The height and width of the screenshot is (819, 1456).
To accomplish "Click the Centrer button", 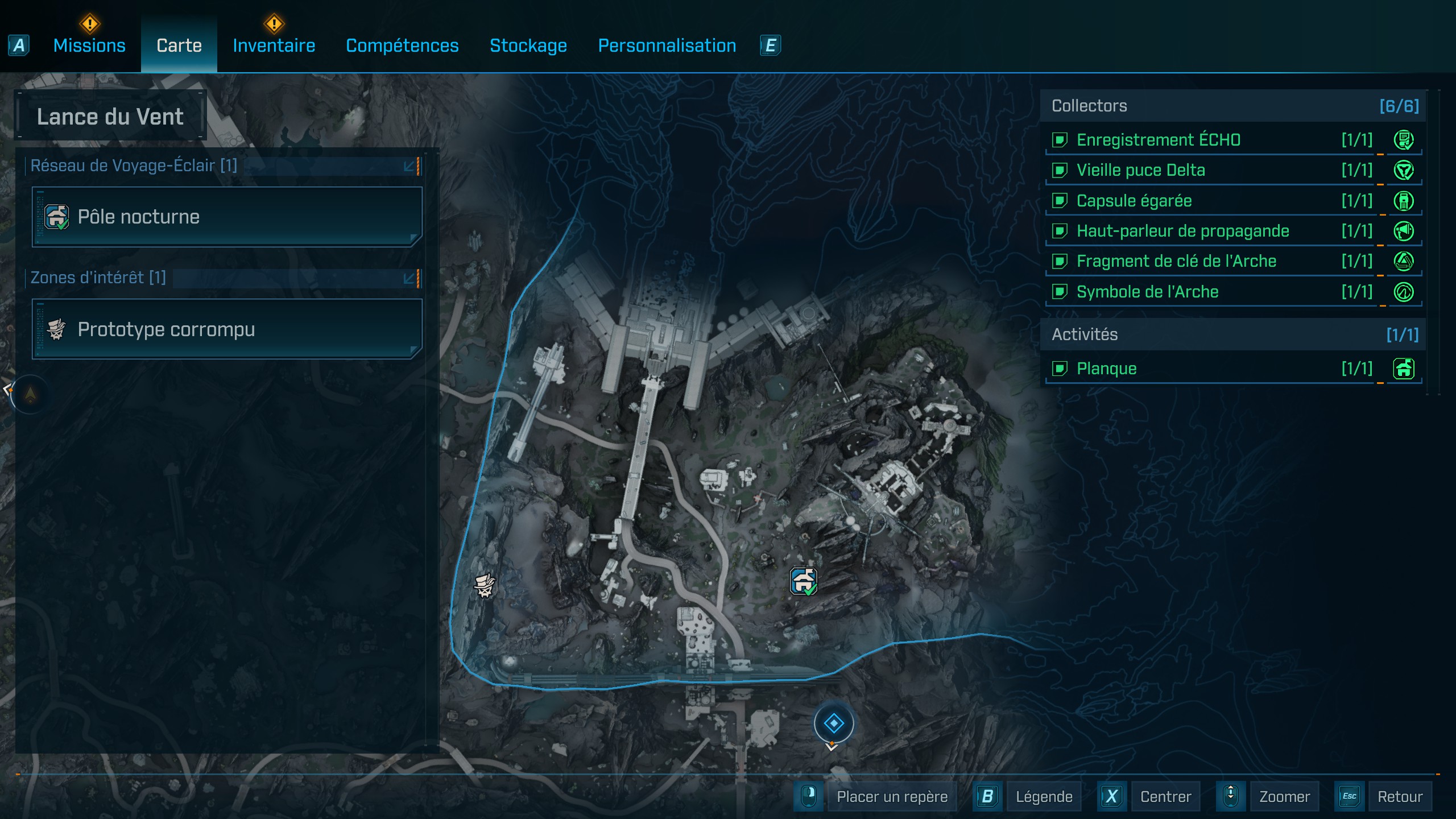I will [1167, 796].
